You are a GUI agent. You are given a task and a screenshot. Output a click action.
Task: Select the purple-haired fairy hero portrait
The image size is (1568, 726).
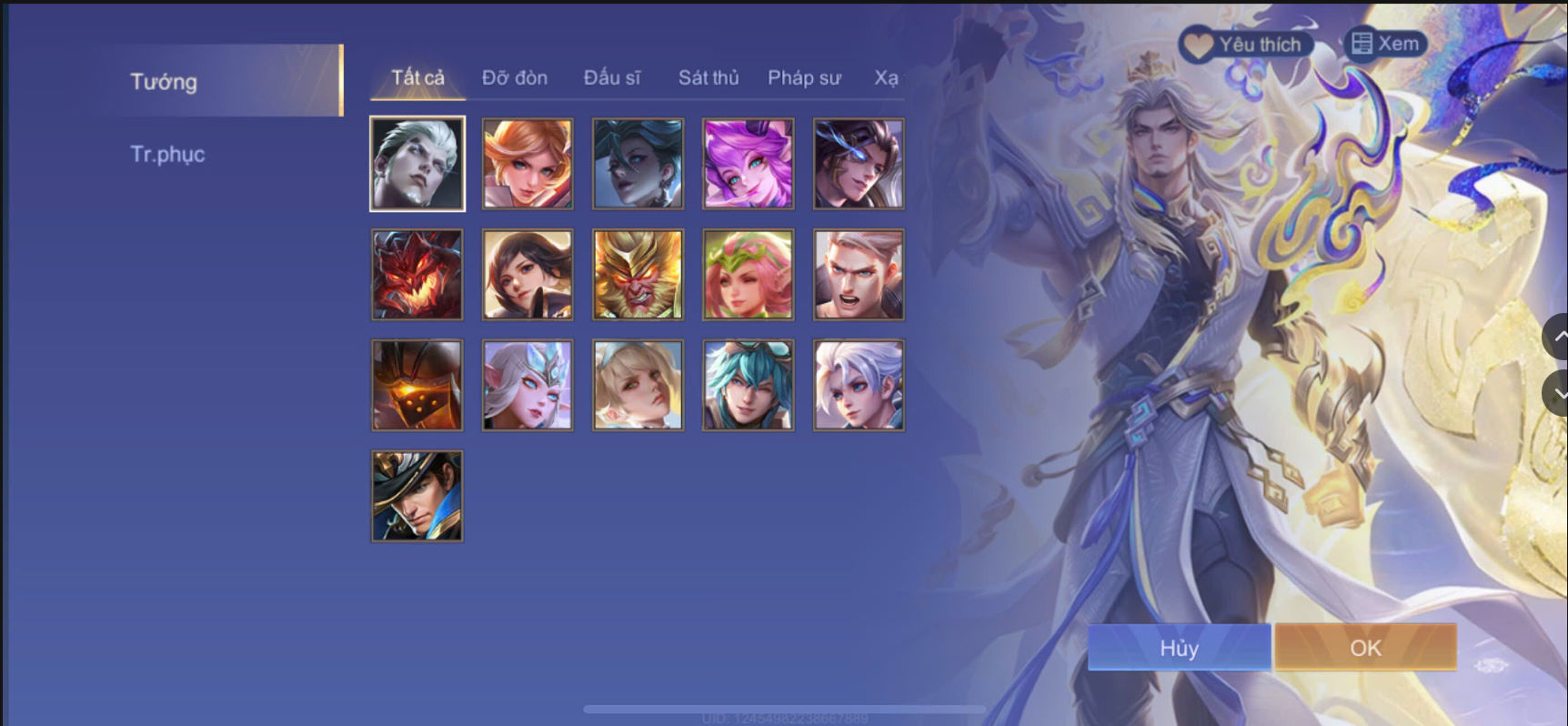tap(747, 164)
